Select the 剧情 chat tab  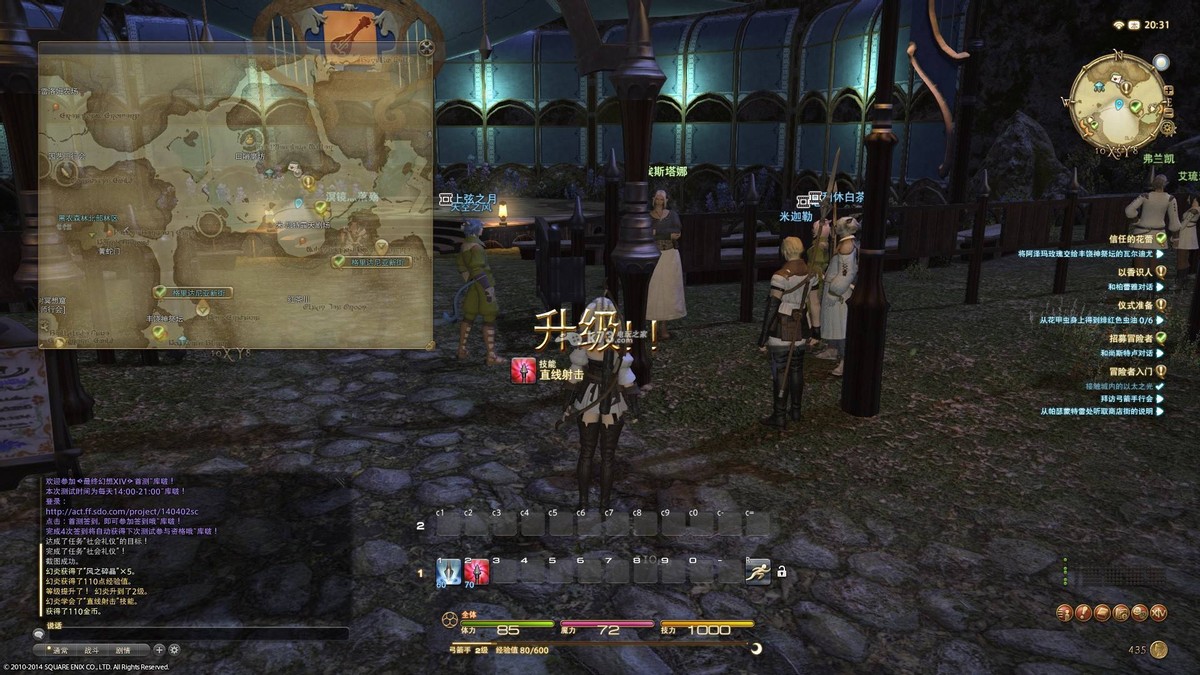122,649
